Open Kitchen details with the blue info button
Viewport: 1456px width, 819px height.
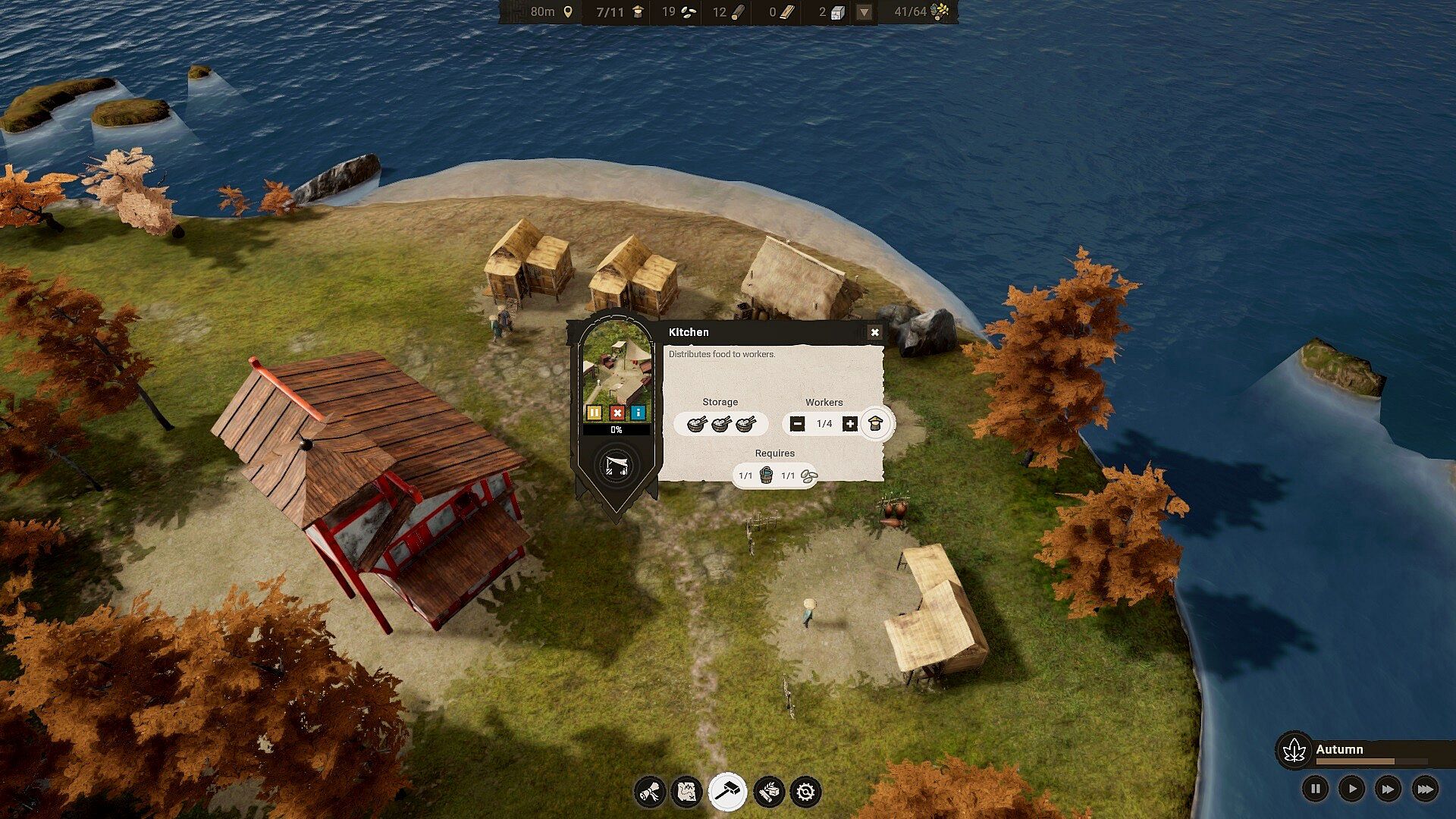coord(639,413)
